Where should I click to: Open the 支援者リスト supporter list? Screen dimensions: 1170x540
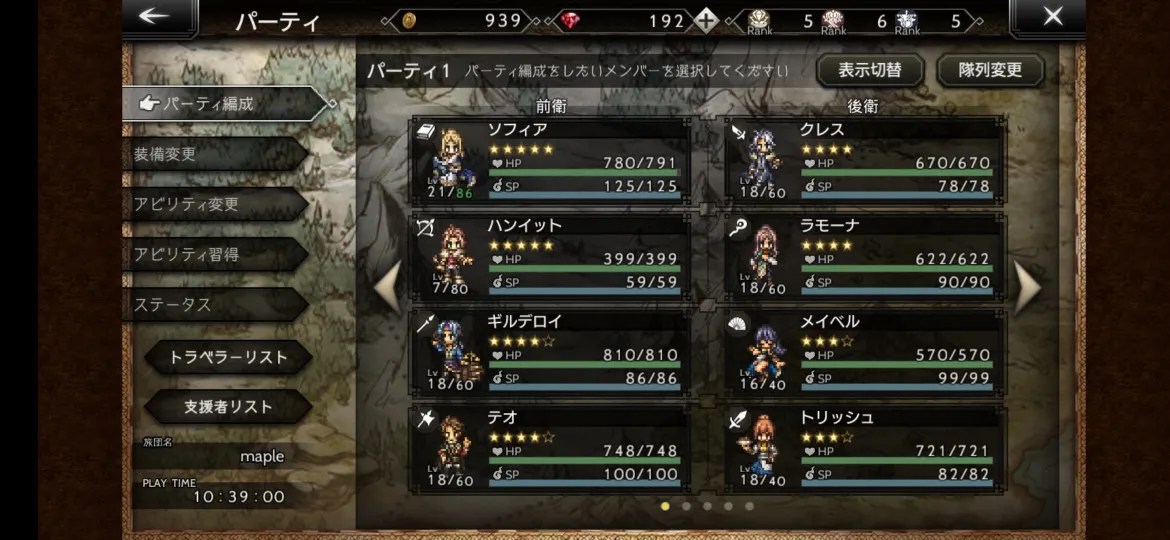tap(228, 407)
